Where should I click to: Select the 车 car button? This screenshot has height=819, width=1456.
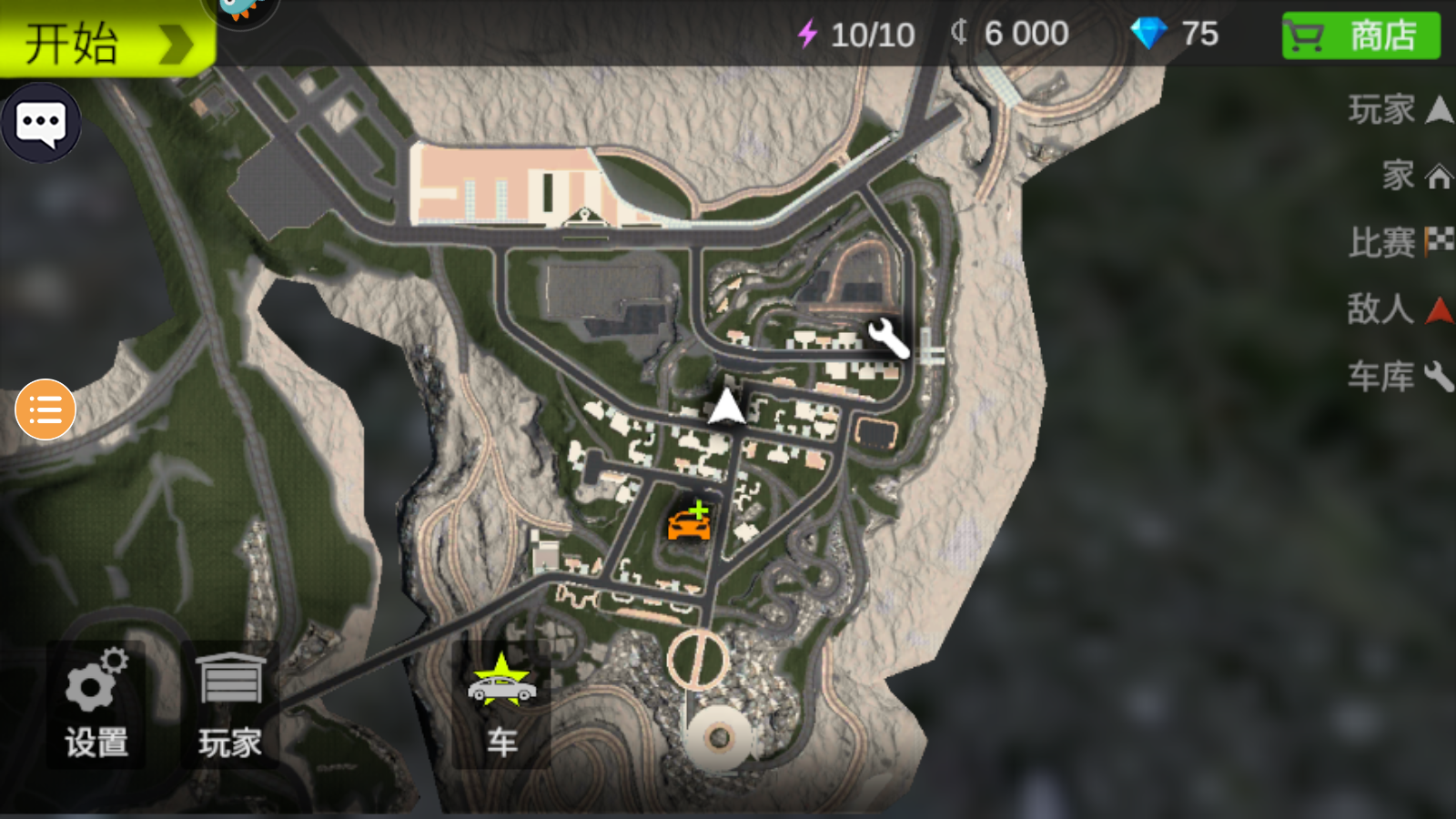click(501, 705)
